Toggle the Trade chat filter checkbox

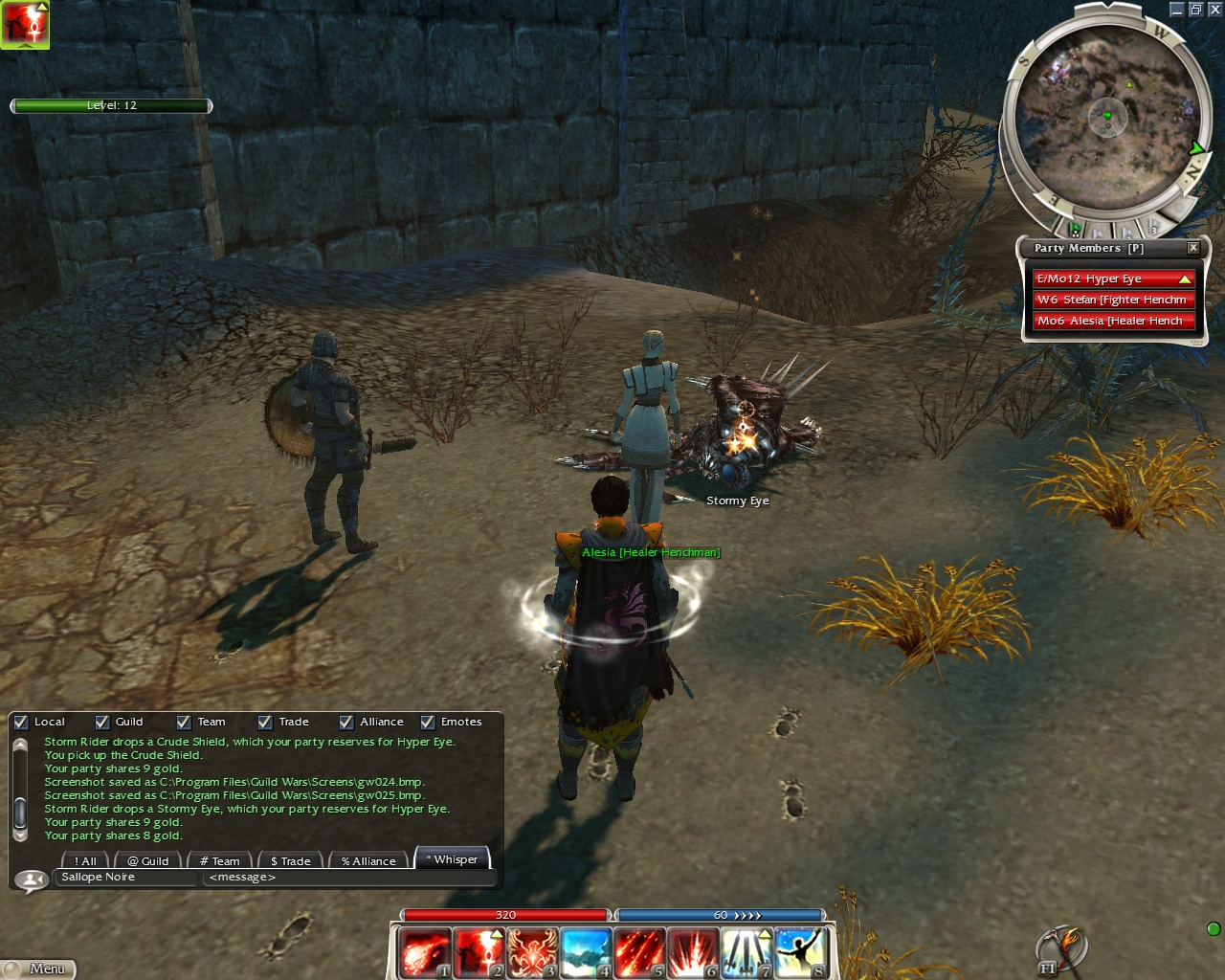(265, 723)
